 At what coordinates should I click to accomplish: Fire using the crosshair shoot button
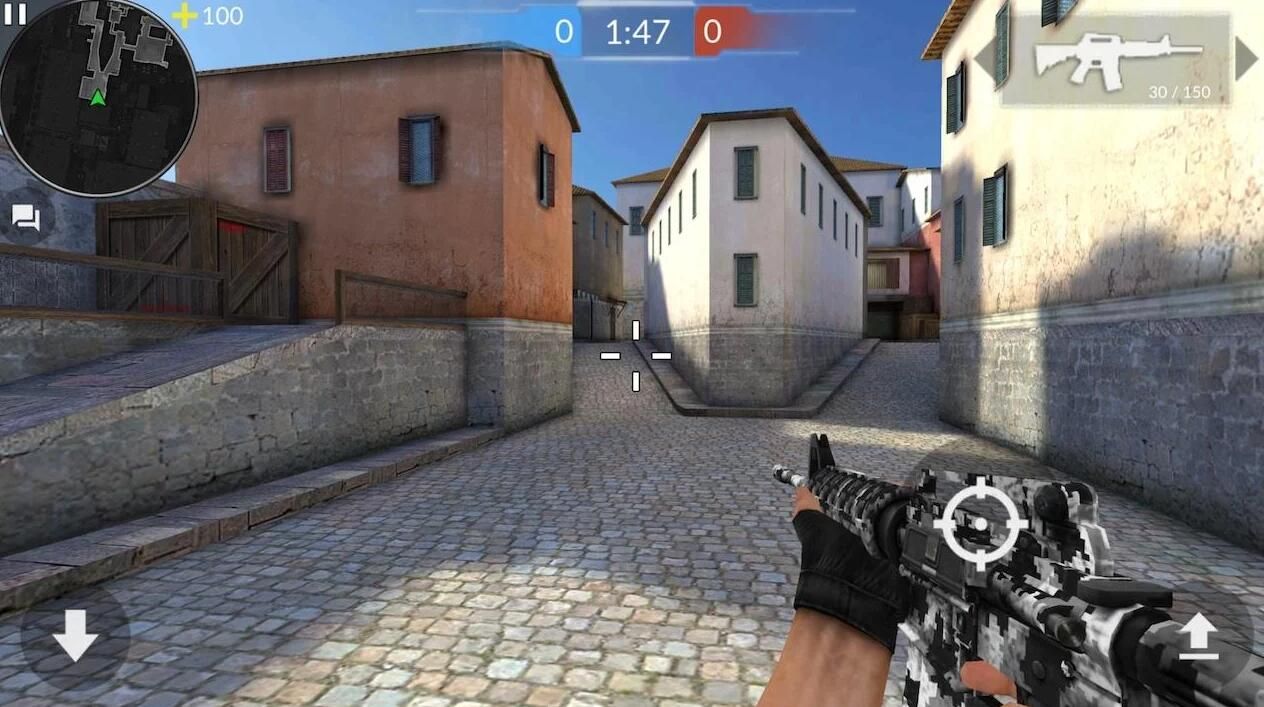[979, 523]
